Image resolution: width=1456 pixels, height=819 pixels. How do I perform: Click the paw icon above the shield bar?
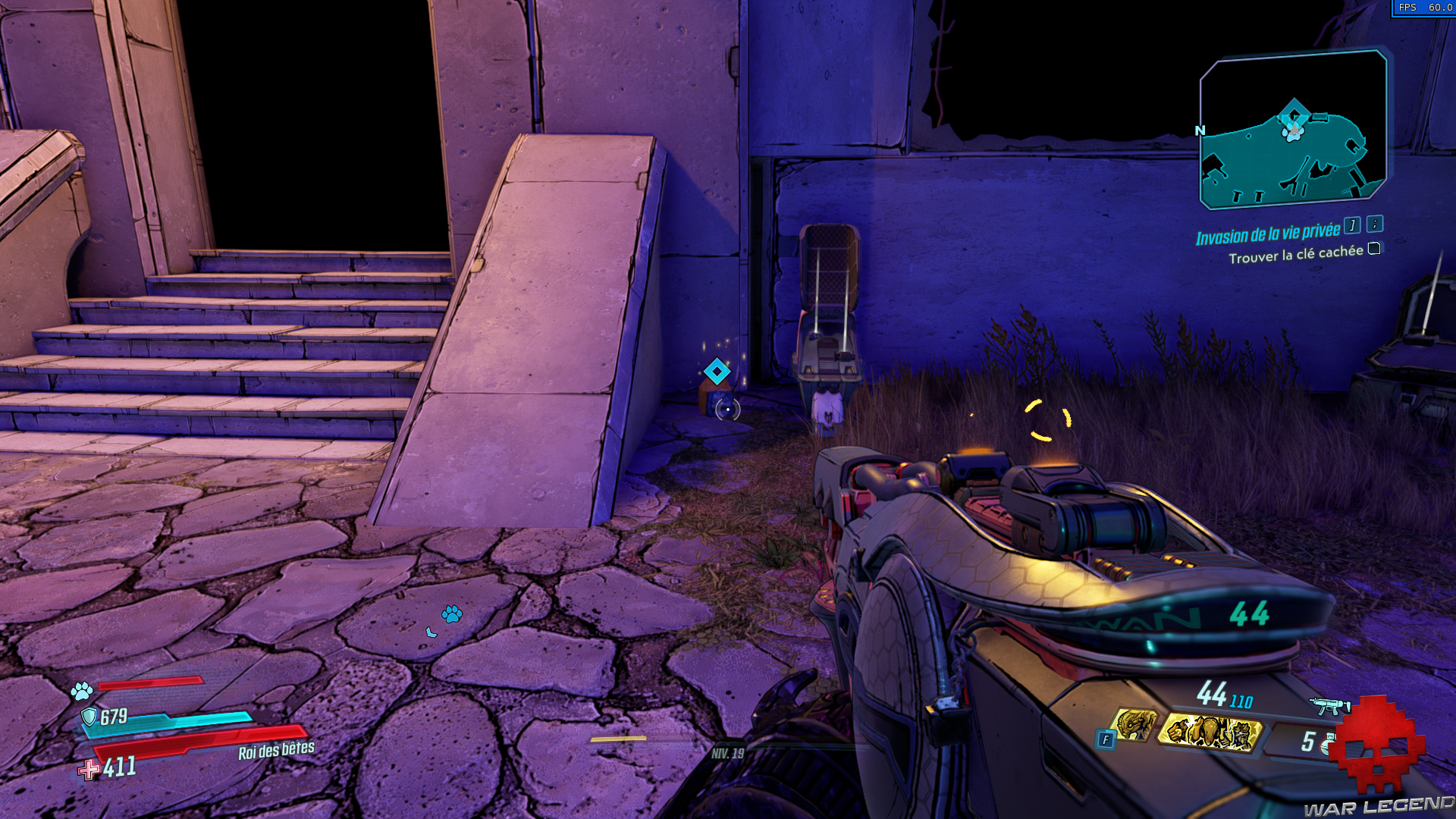click(x=81, y=690)
